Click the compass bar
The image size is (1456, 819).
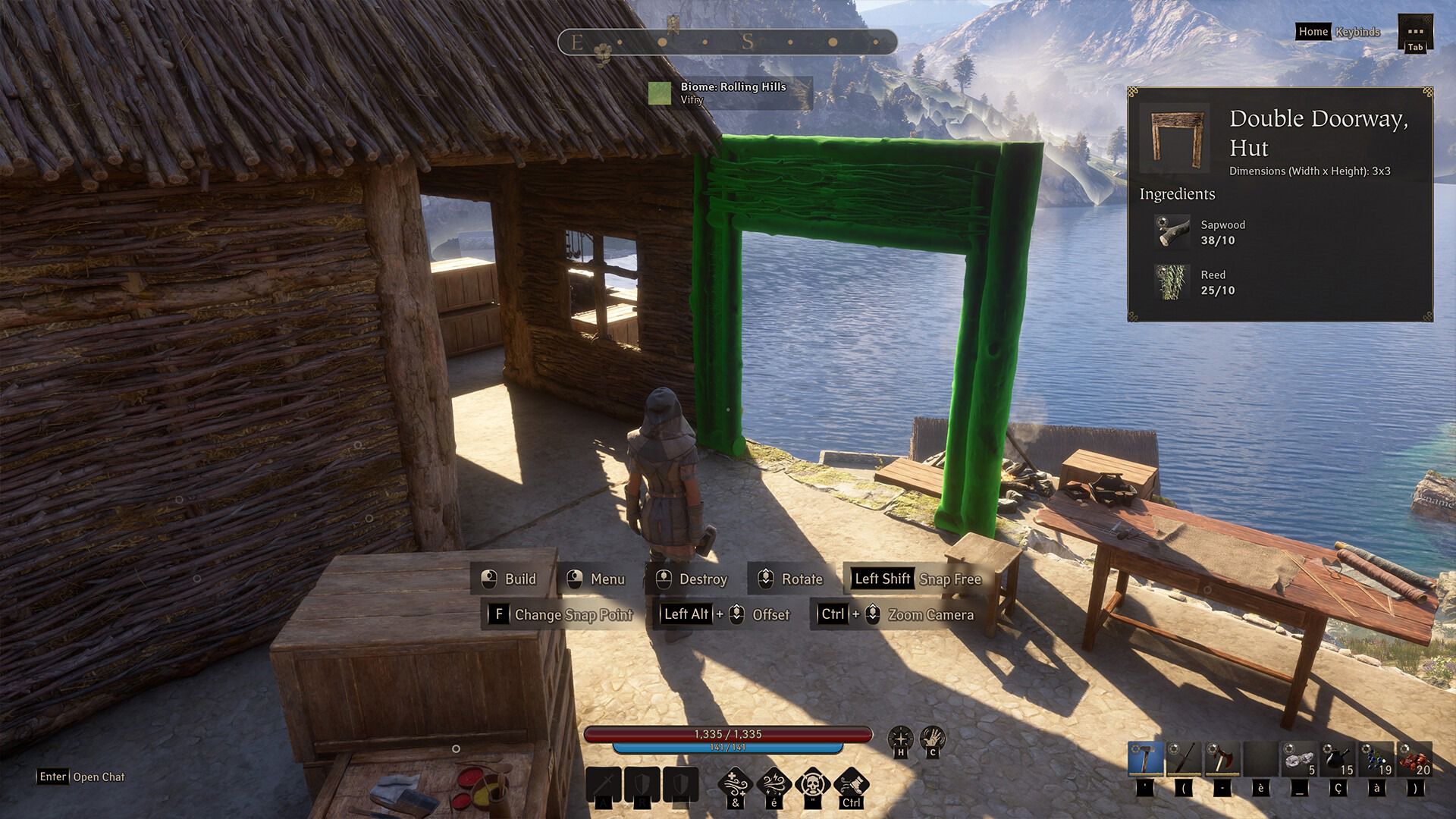pyautogui.click(x=727, y=42)
